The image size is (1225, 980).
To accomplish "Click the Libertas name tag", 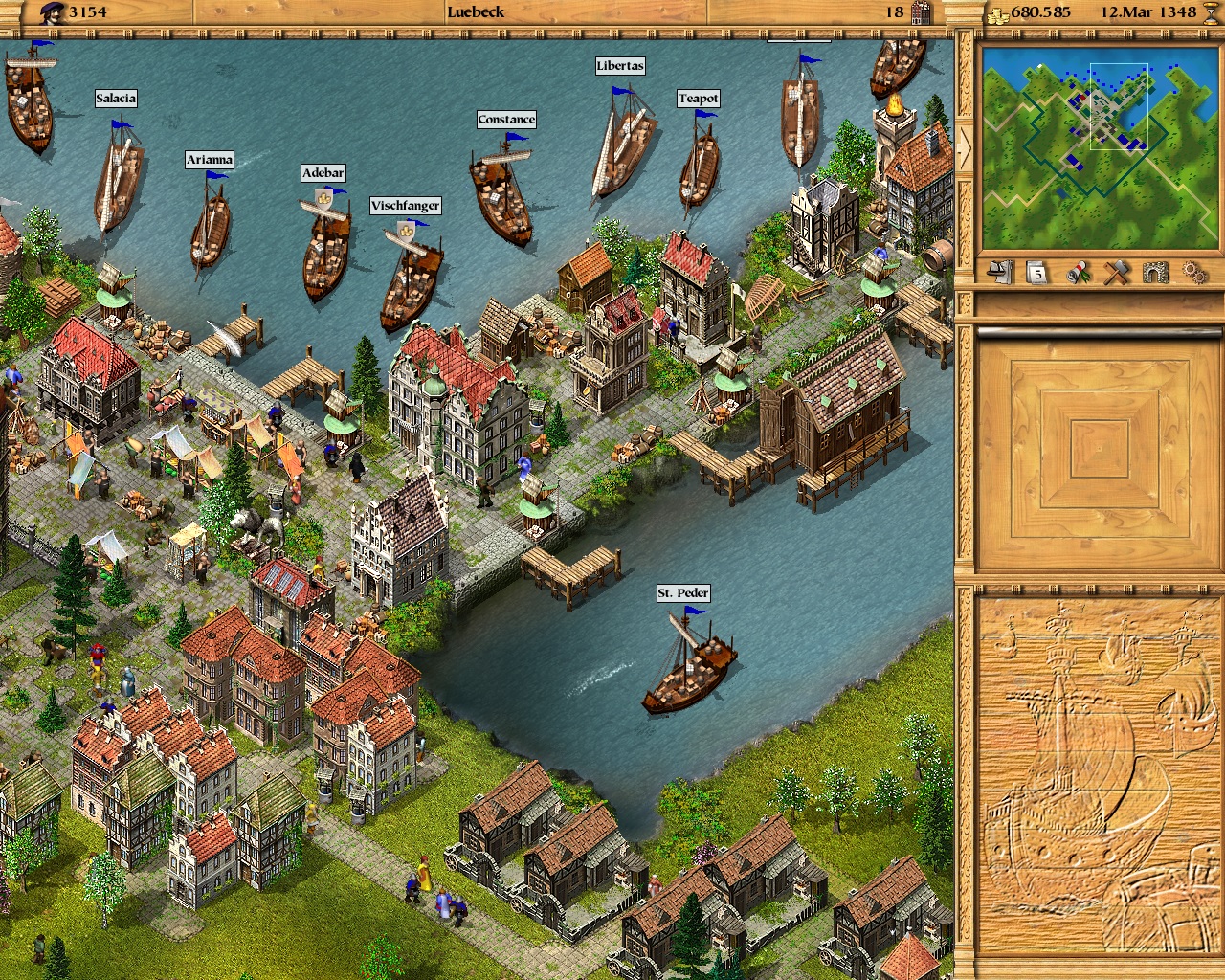I will click(619, 66).
